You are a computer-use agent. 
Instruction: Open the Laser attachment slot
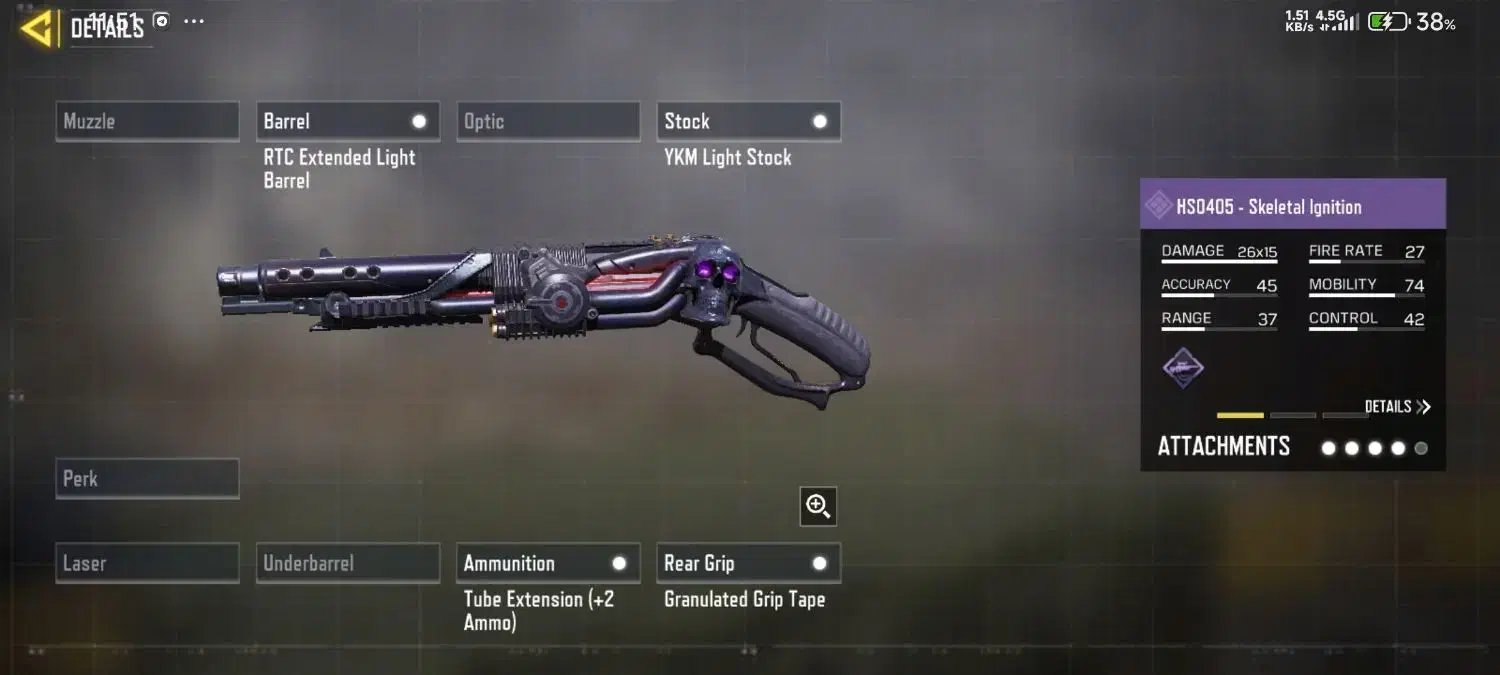click(147, 563)
